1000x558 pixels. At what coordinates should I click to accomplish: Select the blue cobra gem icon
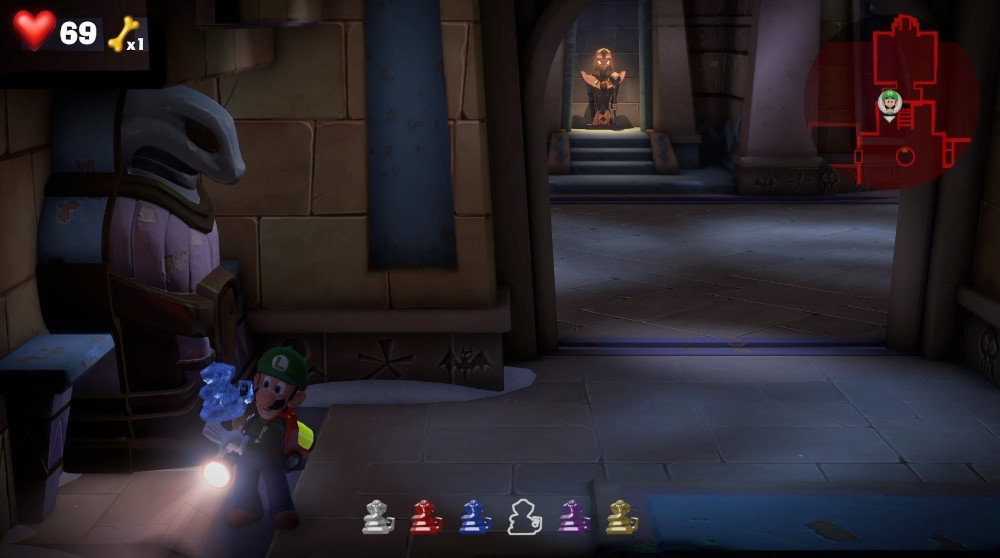pos(475,517)
